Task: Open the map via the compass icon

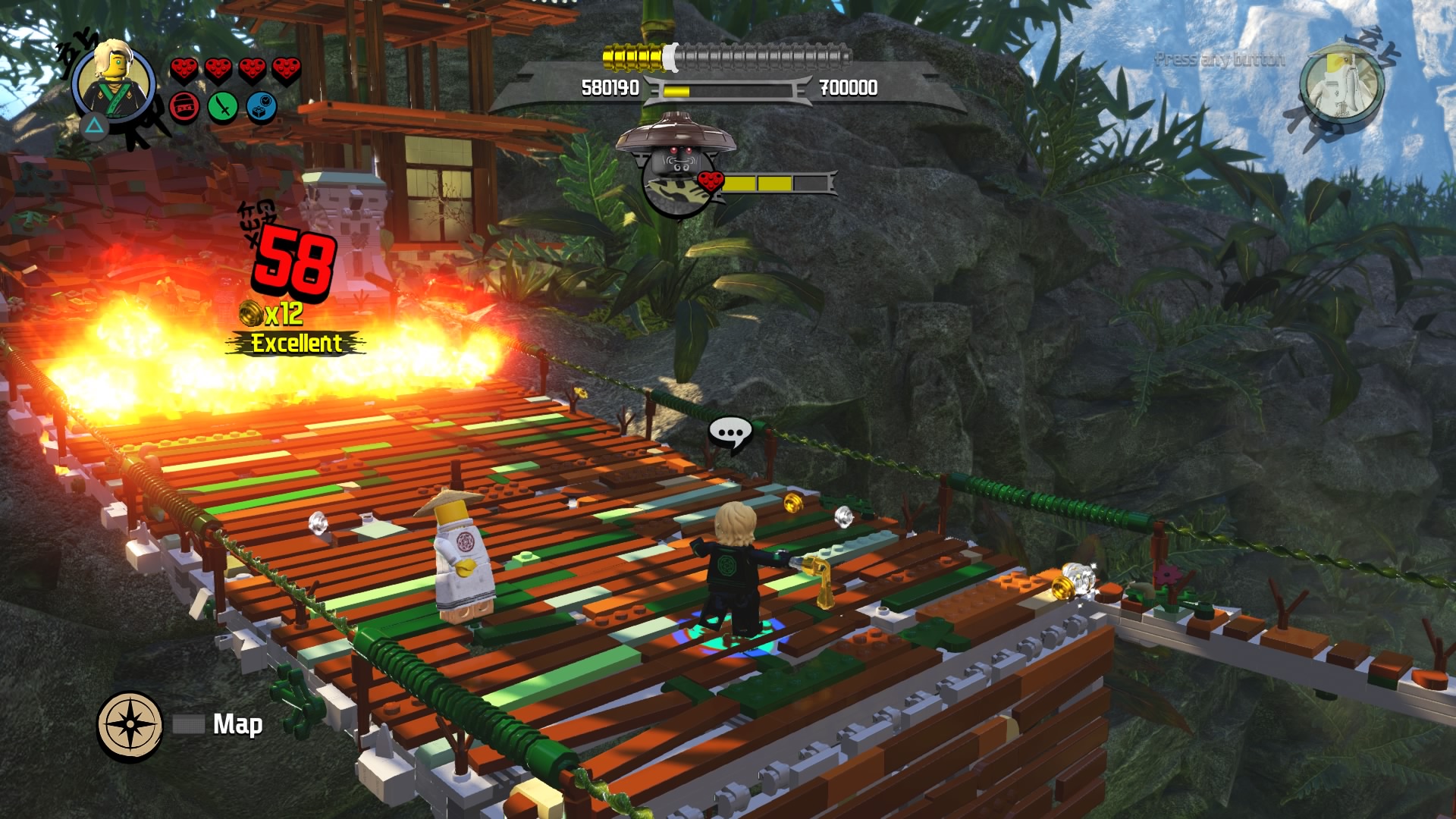Action: [130, 725]
